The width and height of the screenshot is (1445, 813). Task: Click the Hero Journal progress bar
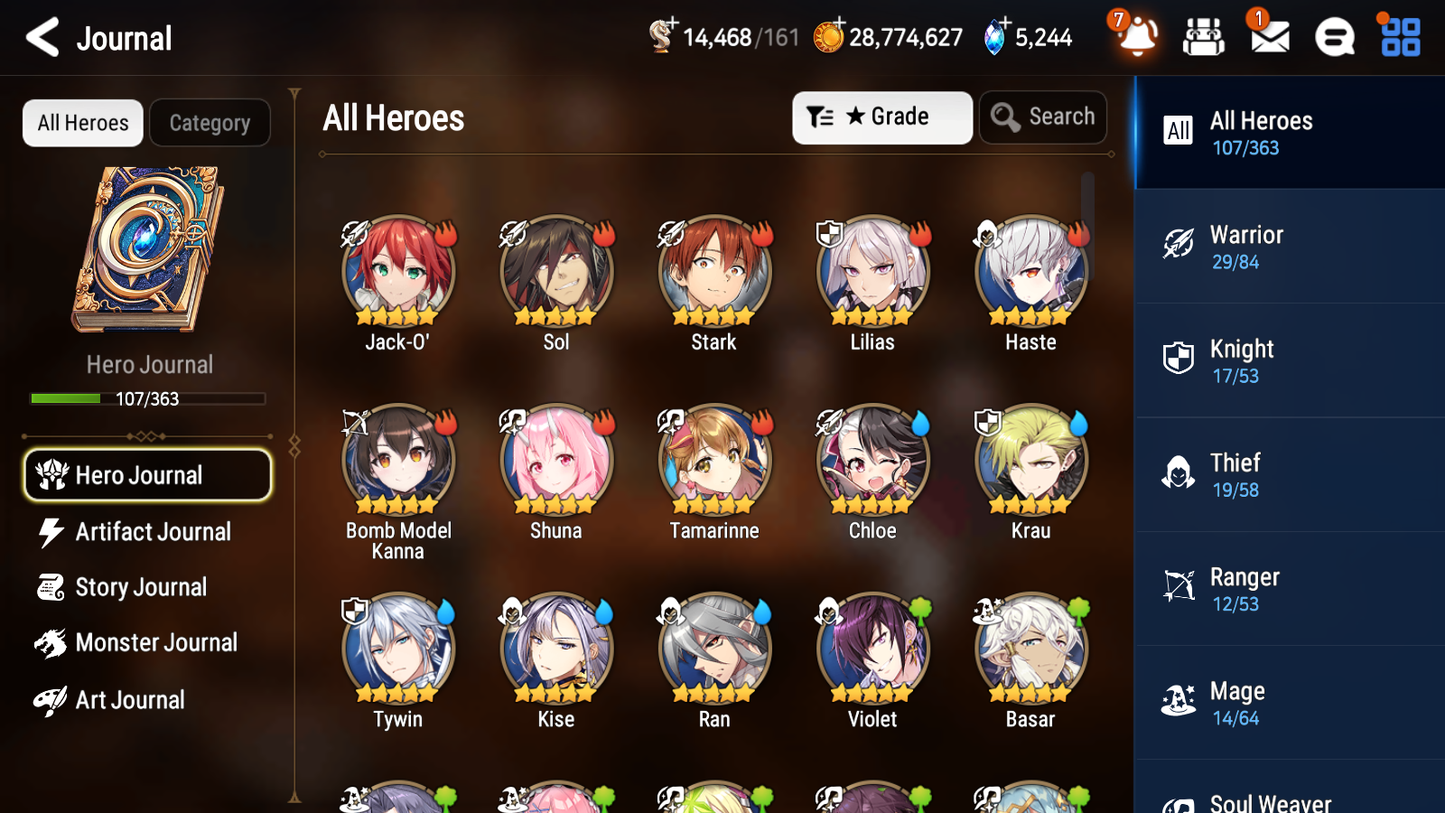tap(149, 398)
